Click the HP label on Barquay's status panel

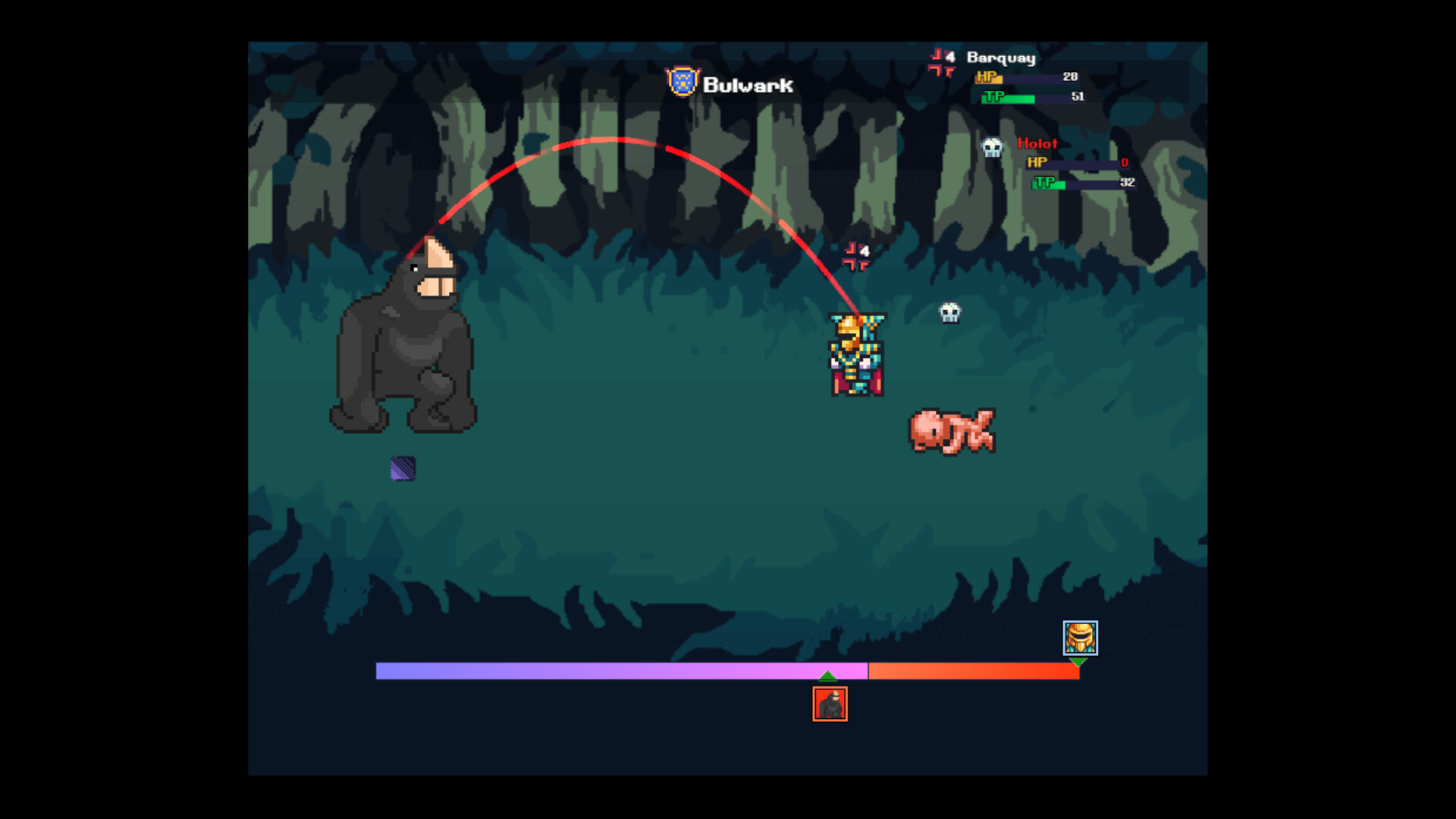point(987,77)
